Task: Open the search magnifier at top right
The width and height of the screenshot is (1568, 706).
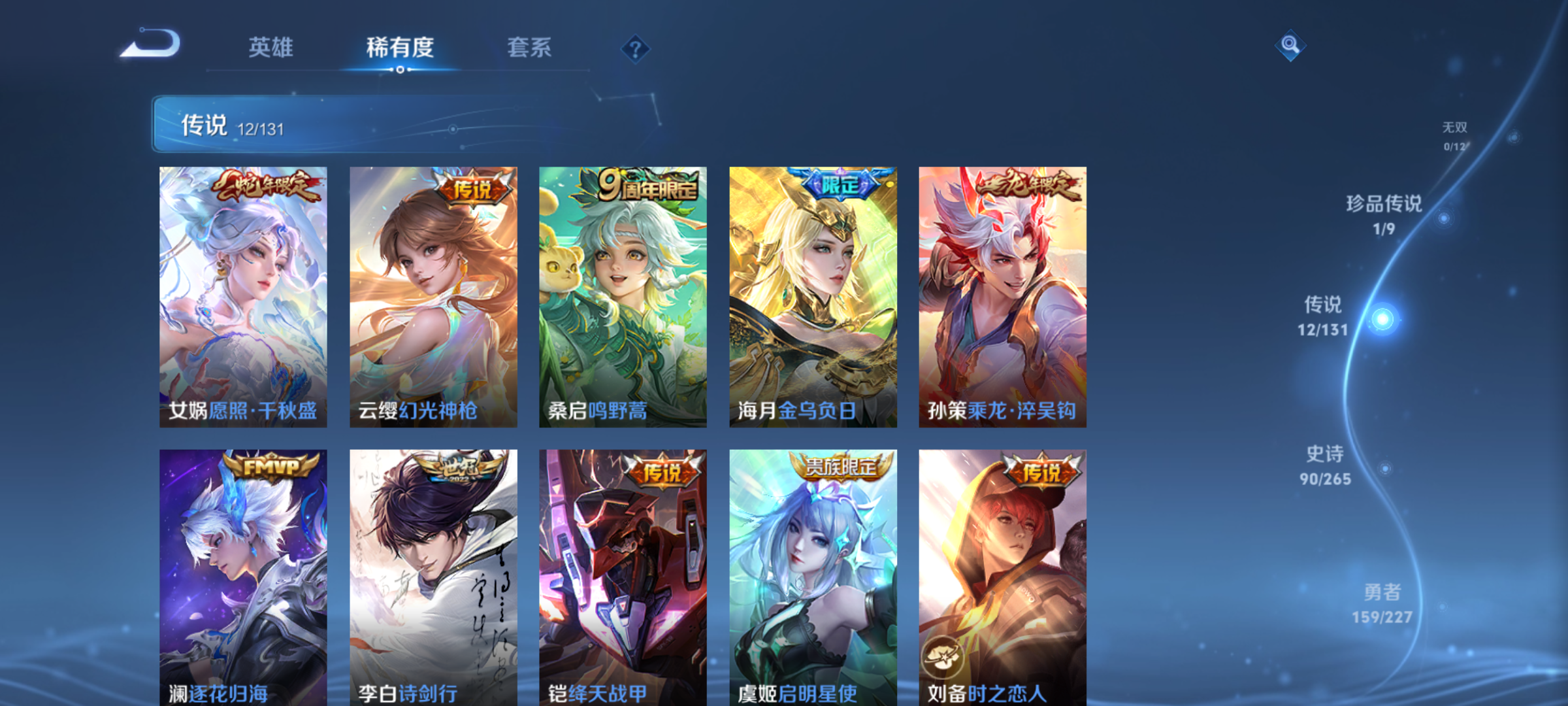Action: [x=1289, y=46]
